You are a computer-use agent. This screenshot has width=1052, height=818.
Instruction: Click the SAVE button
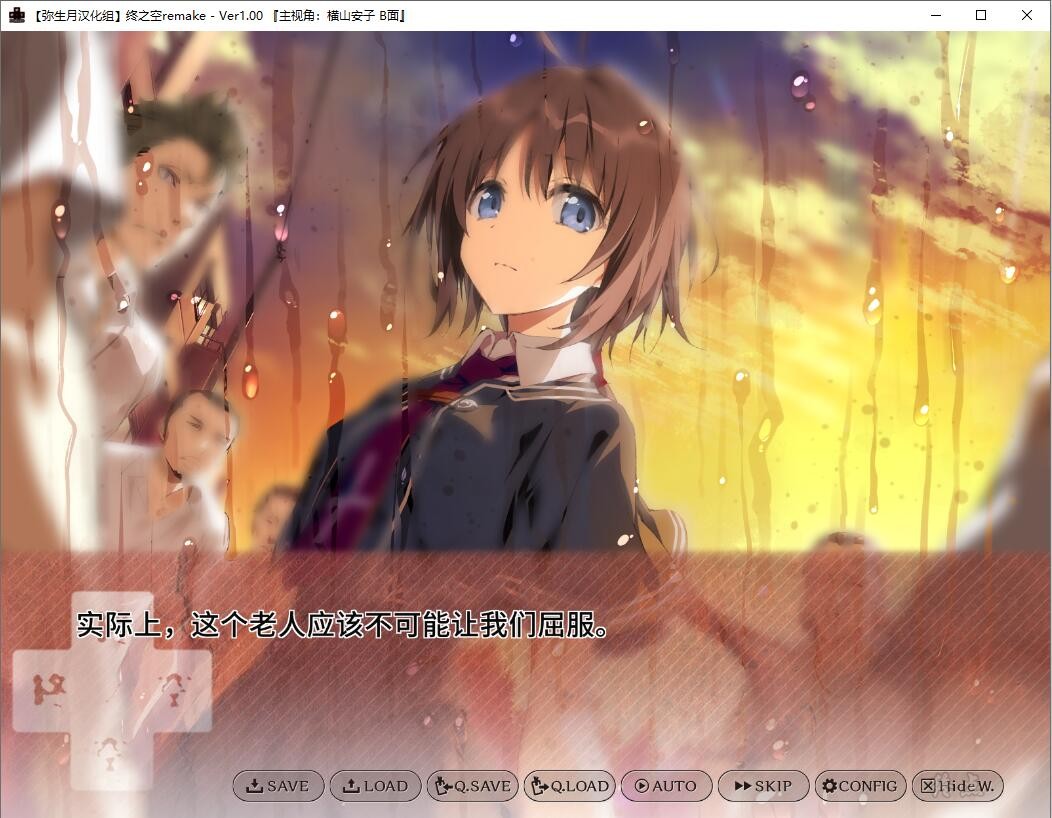pyautogui.click(x=278, y=786)
